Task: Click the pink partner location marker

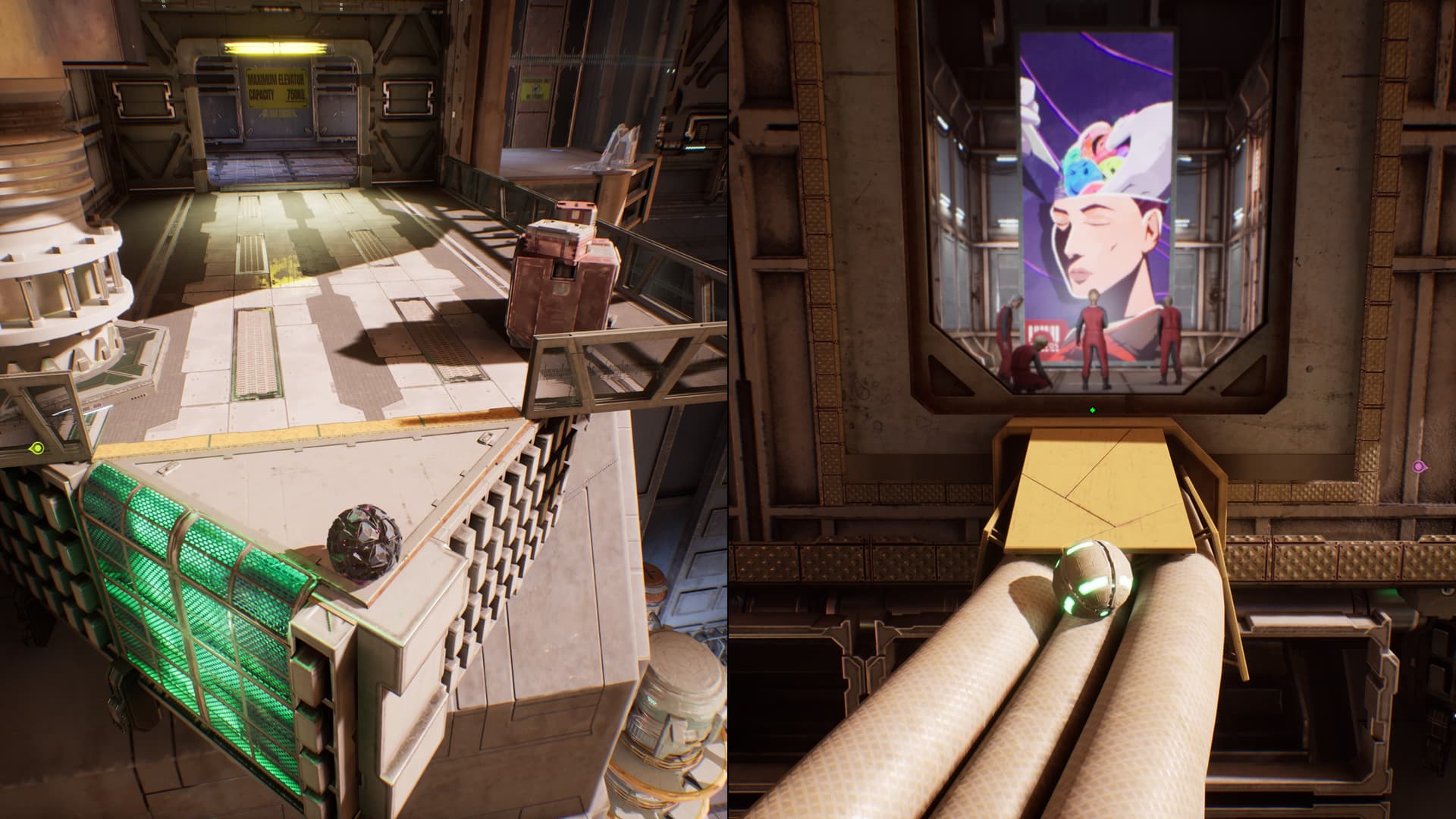Action: pos(1419,466)
